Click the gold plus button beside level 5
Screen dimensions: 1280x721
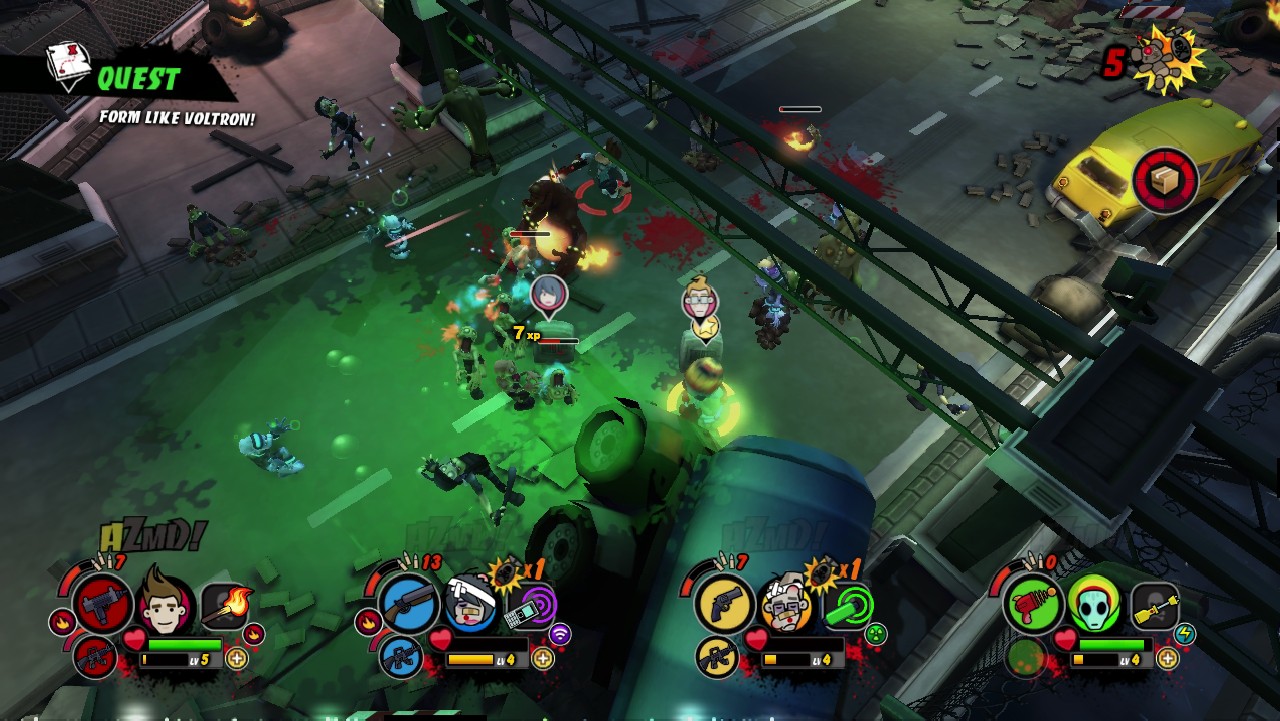click(237, 658)
